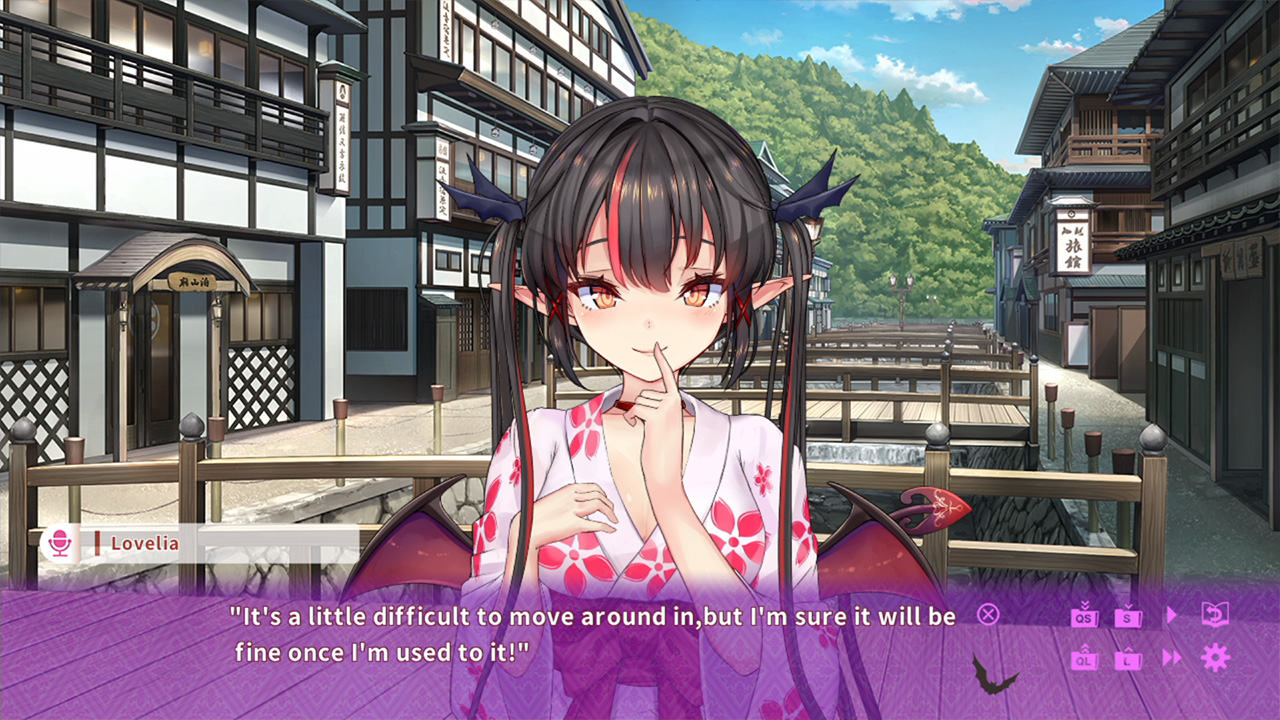Screen dimensions: 1280x720
Task: Replay Lovelia's voice line via the microphone icon
Action: pos(62,543)
